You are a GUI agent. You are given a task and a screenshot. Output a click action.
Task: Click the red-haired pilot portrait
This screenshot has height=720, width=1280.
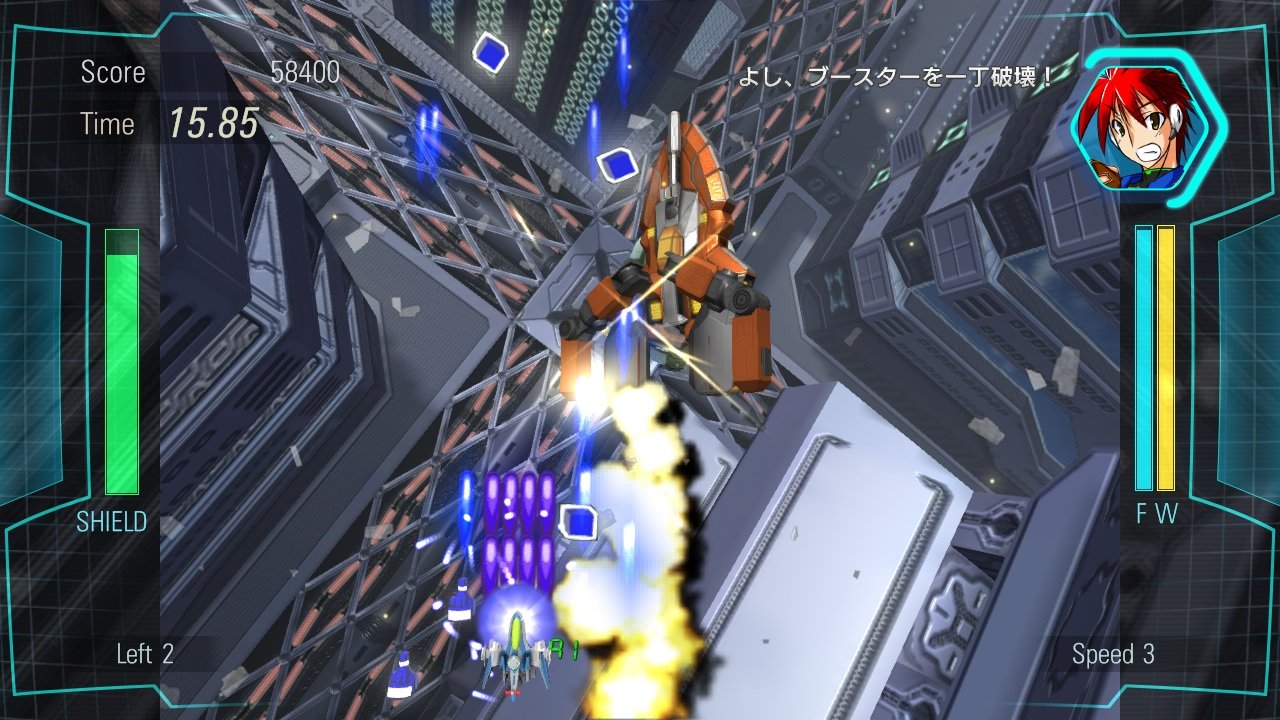pyautogui.click(x=1147, y=125)
